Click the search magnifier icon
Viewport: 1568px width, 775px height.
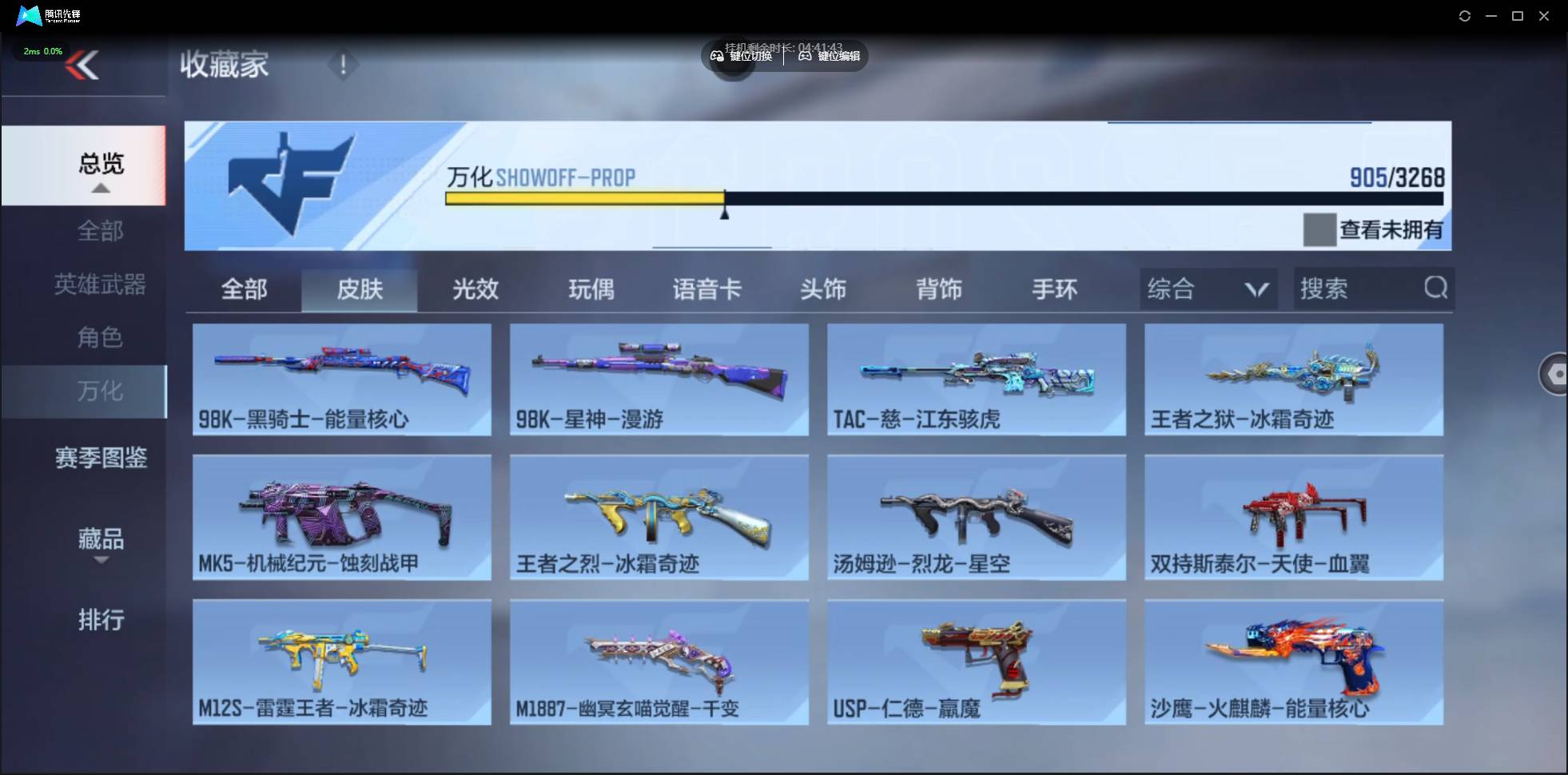click(x=1436, y=288)
